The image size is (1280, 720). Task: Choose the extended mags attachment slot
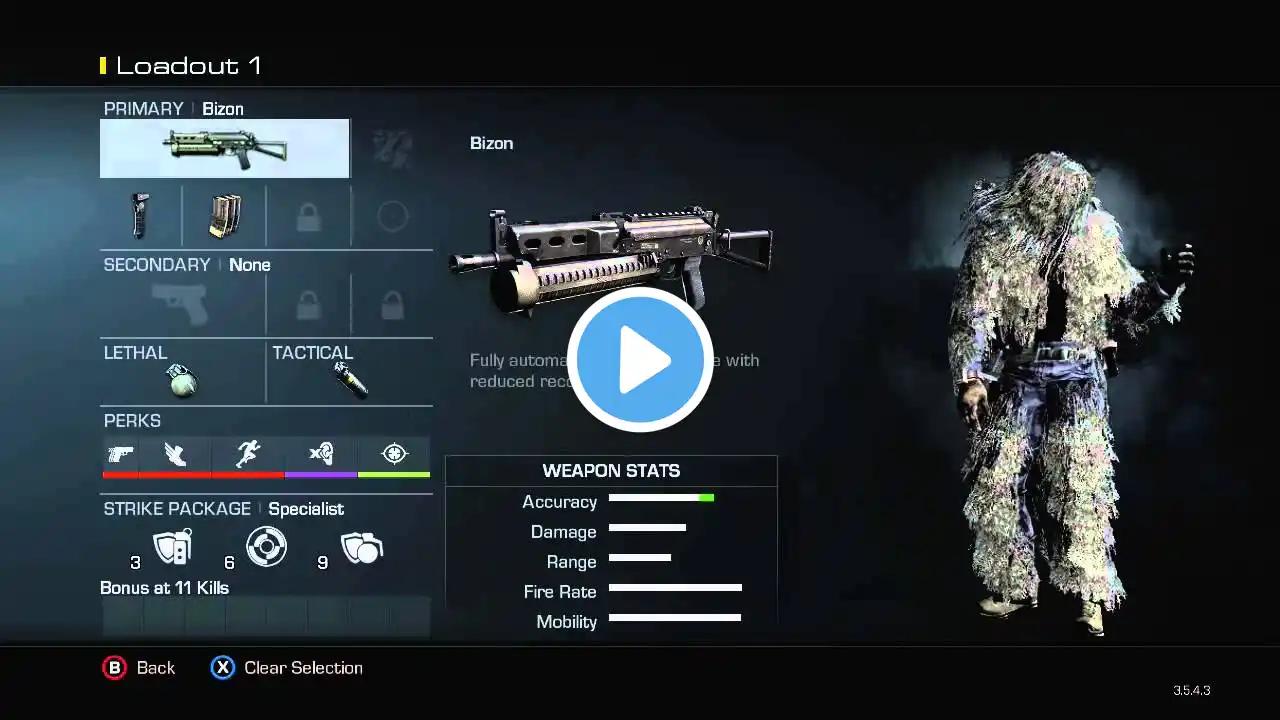pos(225,215)
